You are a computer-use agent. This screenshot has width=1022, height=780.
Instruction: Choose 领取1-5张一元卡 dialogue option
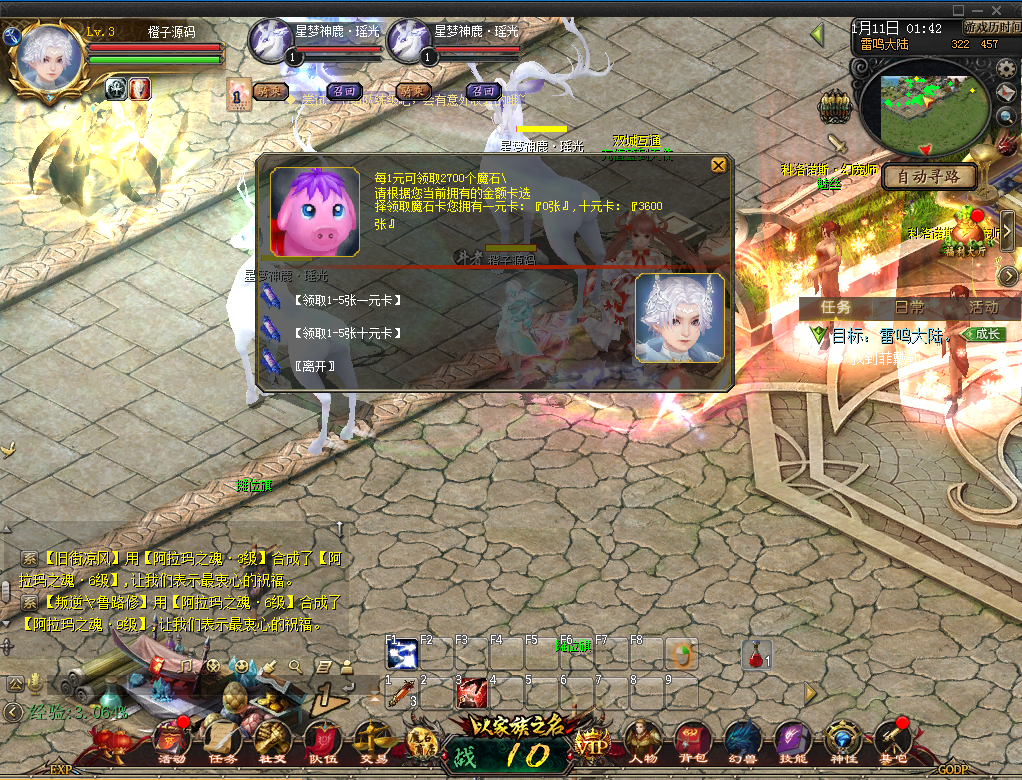pyautogui.click(x=347, y=301)
